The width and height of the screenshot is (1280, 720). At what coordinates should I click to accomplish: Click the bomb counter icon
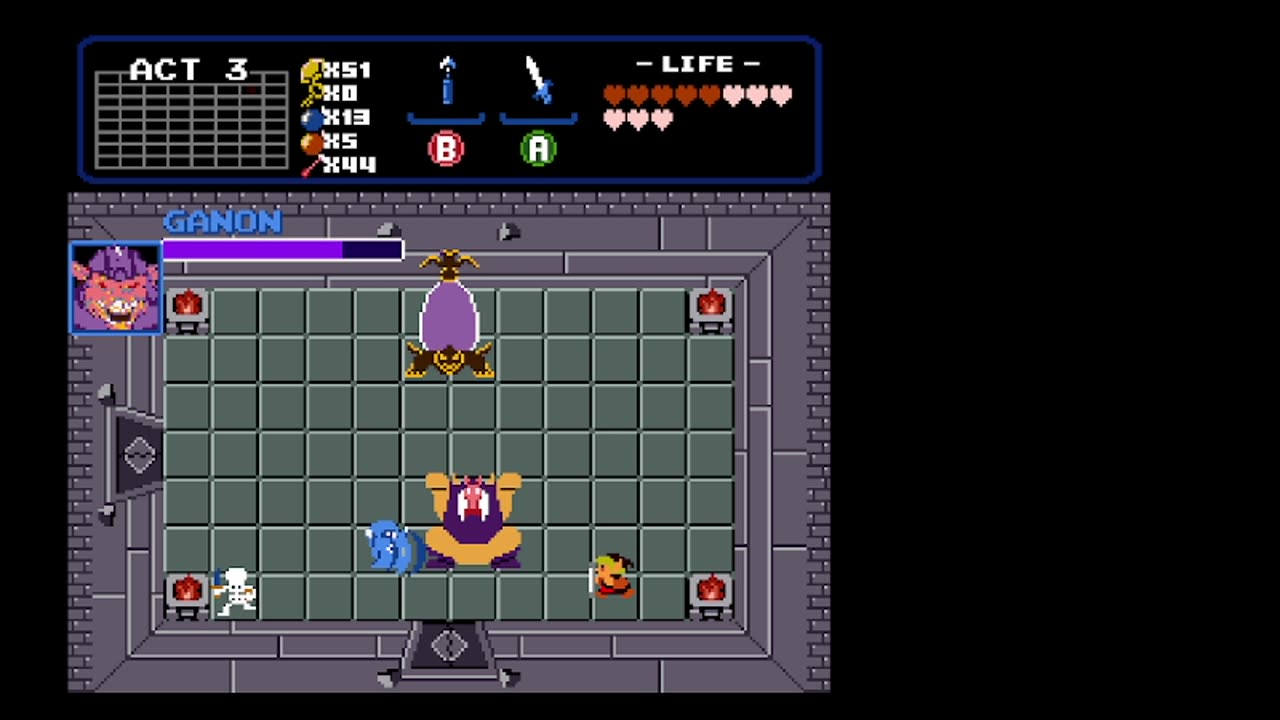point(313,116)
